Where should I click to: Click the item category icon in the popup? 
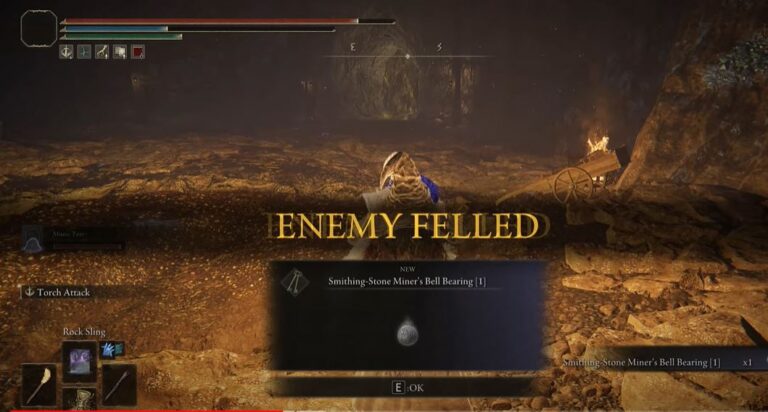tap(295, 283)
